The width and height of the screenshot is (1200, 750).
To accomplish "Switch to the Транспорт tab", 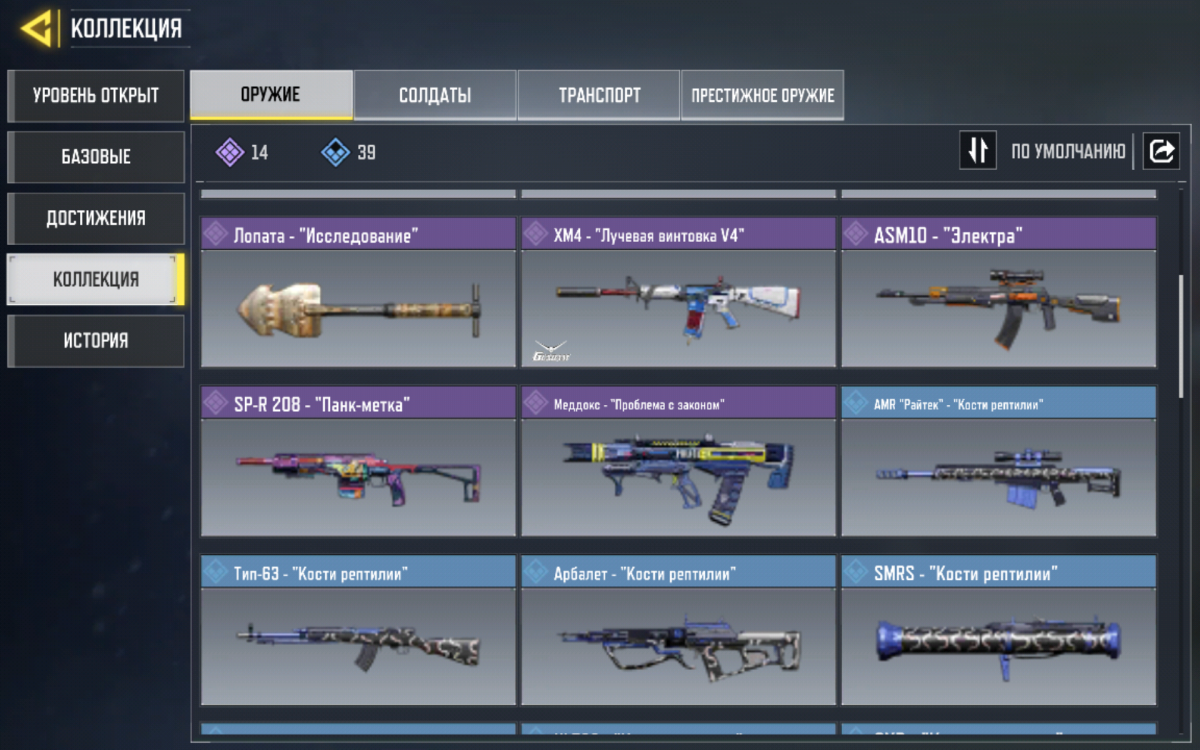I will click(x=599, y=96).
